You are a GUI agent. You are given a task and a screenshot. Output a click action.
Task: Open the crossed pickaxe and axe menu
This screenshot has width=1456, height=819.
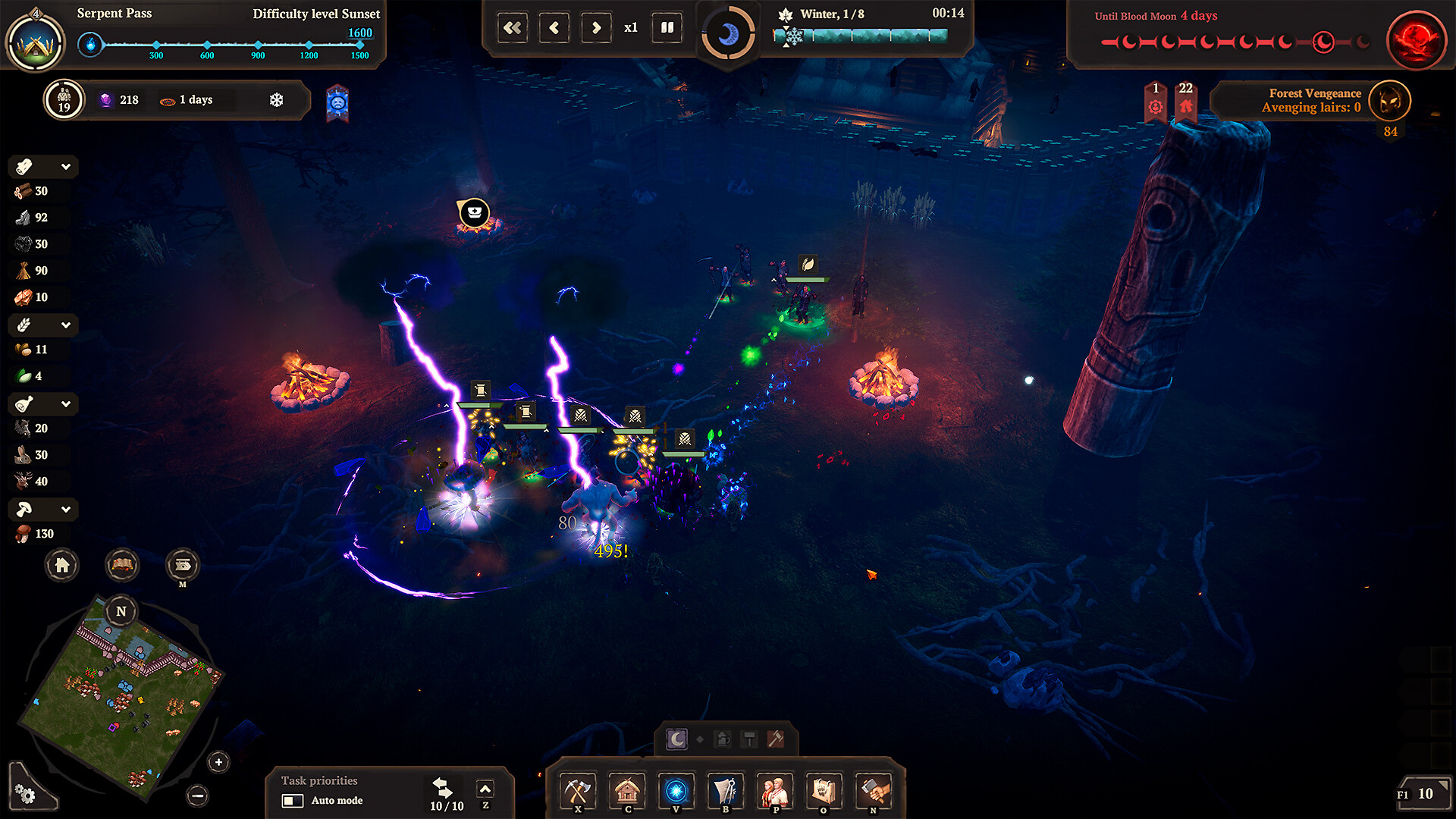pyautogui.click(x=578, y=792)
